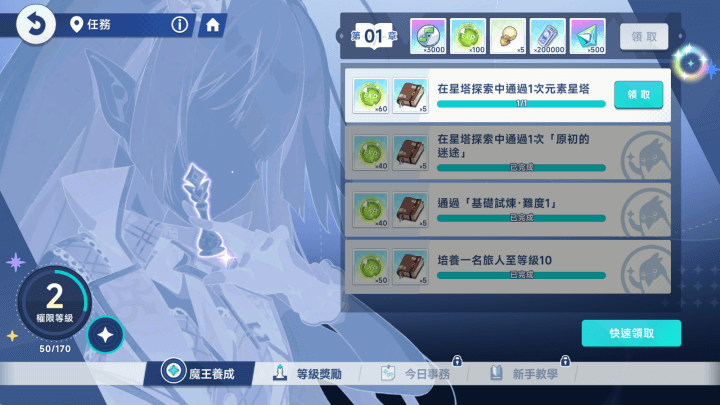
Task: Inspect the light bulb ×5 reward
Action: (506, 36)
